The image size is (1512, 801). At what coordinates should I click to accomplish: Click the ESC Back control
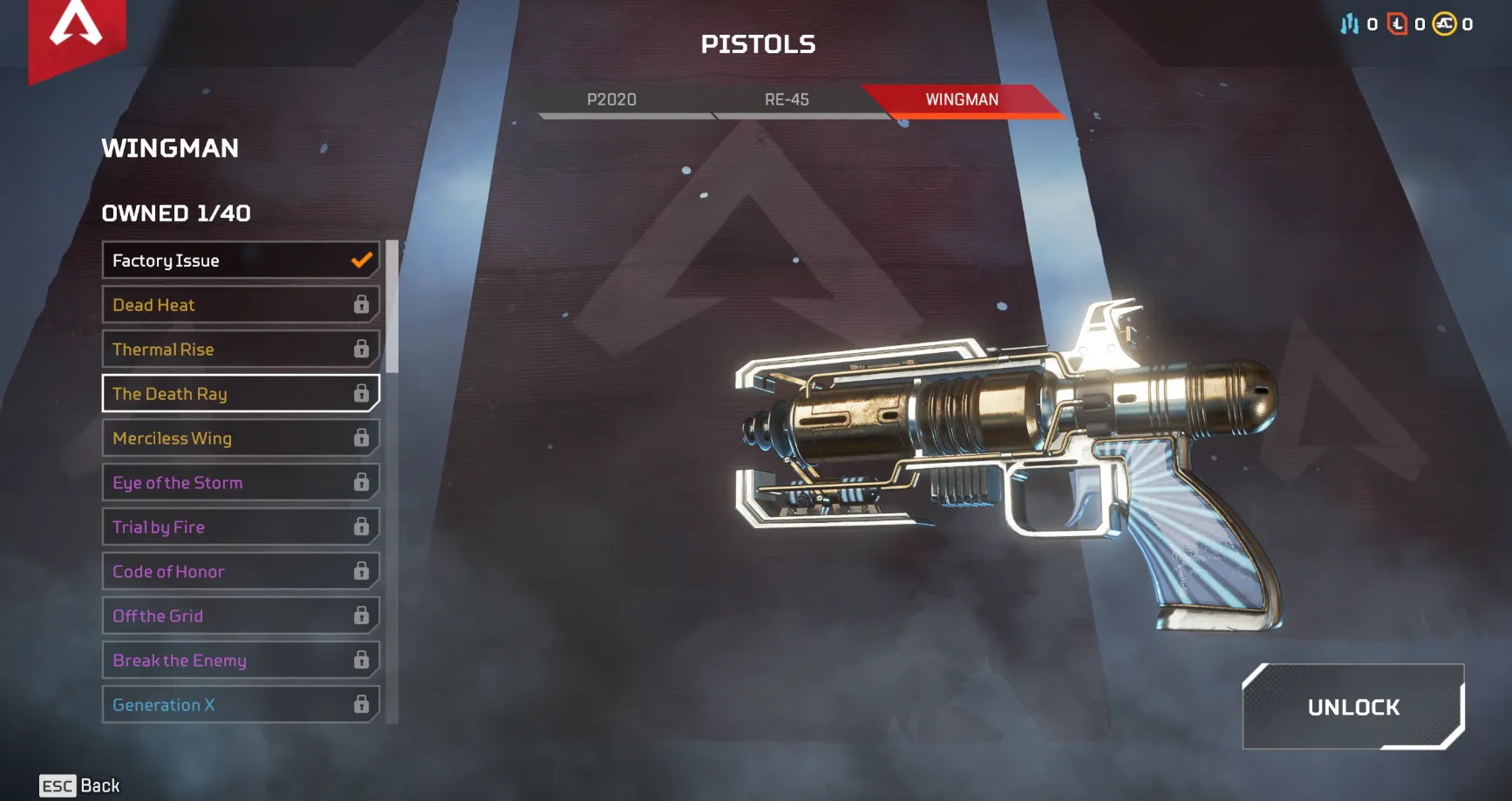(x=78, y=785)
